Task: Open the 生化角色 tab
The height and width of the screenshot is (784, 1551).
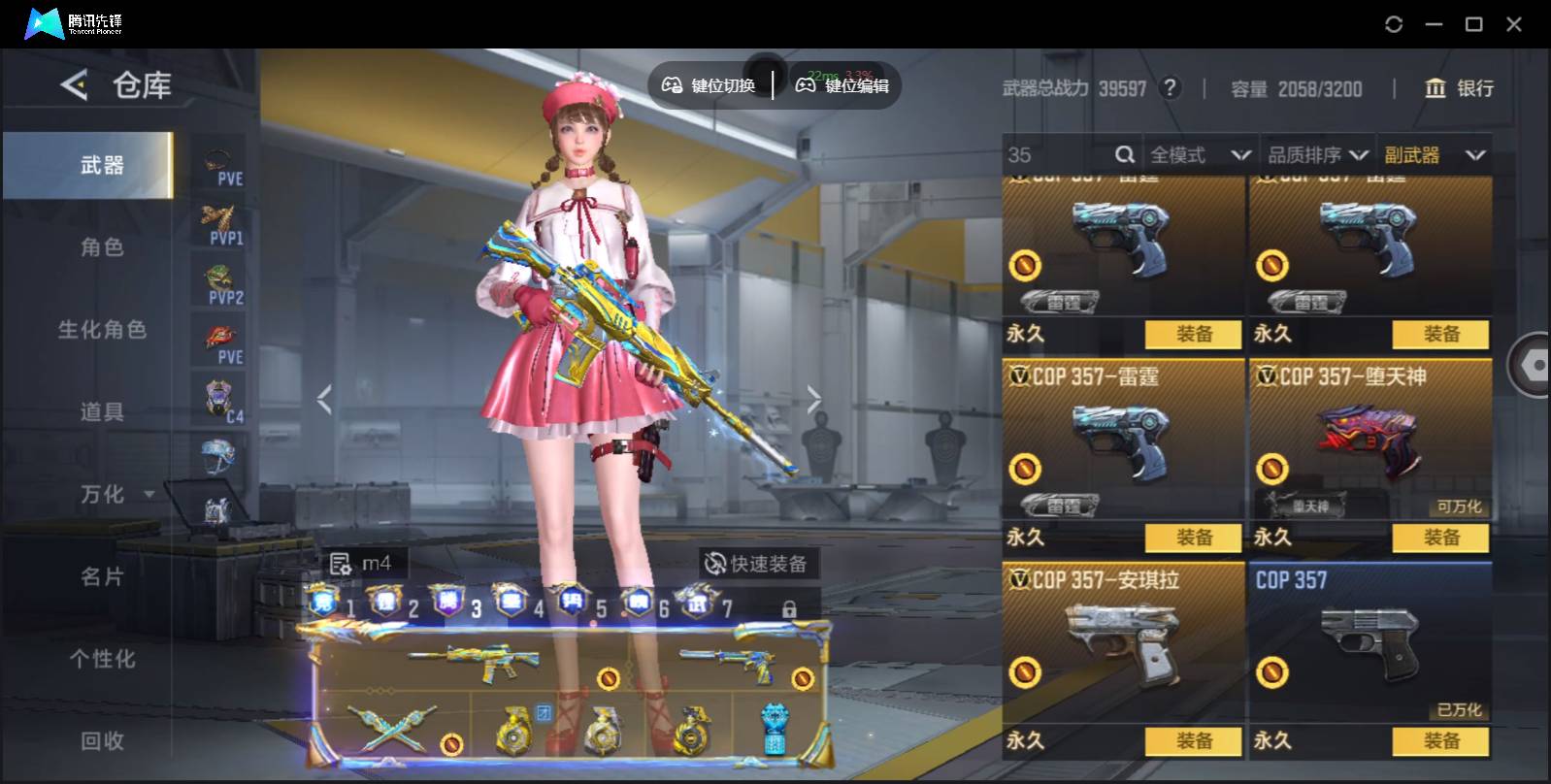Action: 102,330
